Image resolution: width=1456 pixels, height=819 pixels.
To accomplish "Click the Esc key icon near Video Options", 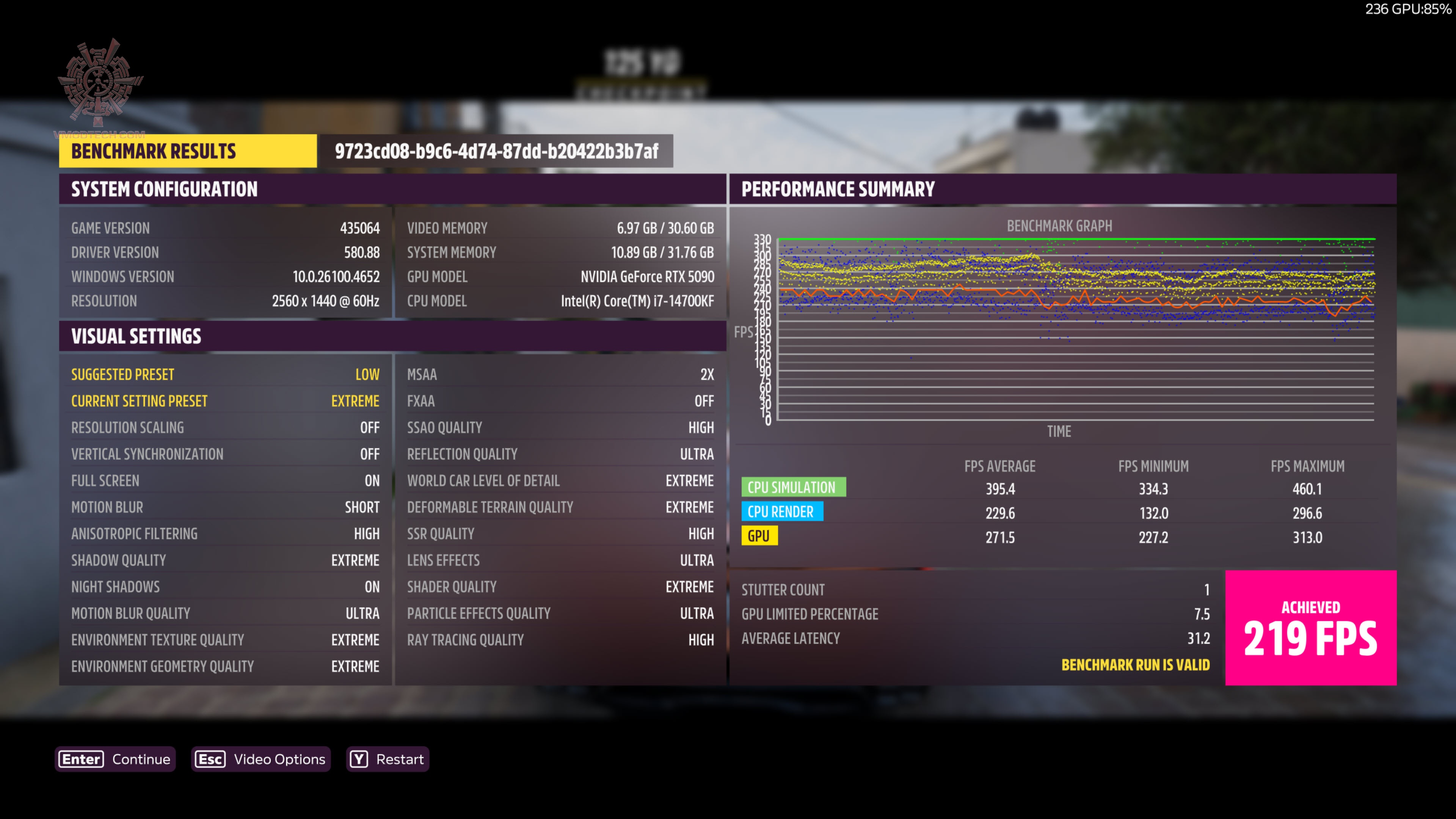I will (x=210, y=759).
